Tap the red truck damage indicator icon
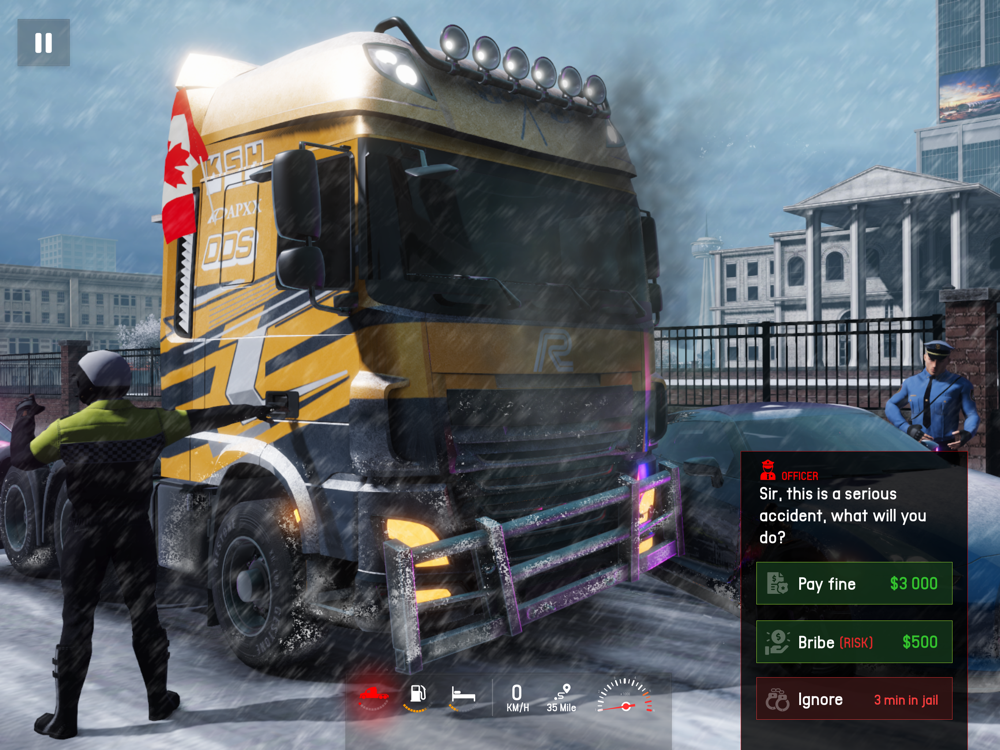Screen dimensions: 1000x750 pyautogui.click(x=374, y=695)
